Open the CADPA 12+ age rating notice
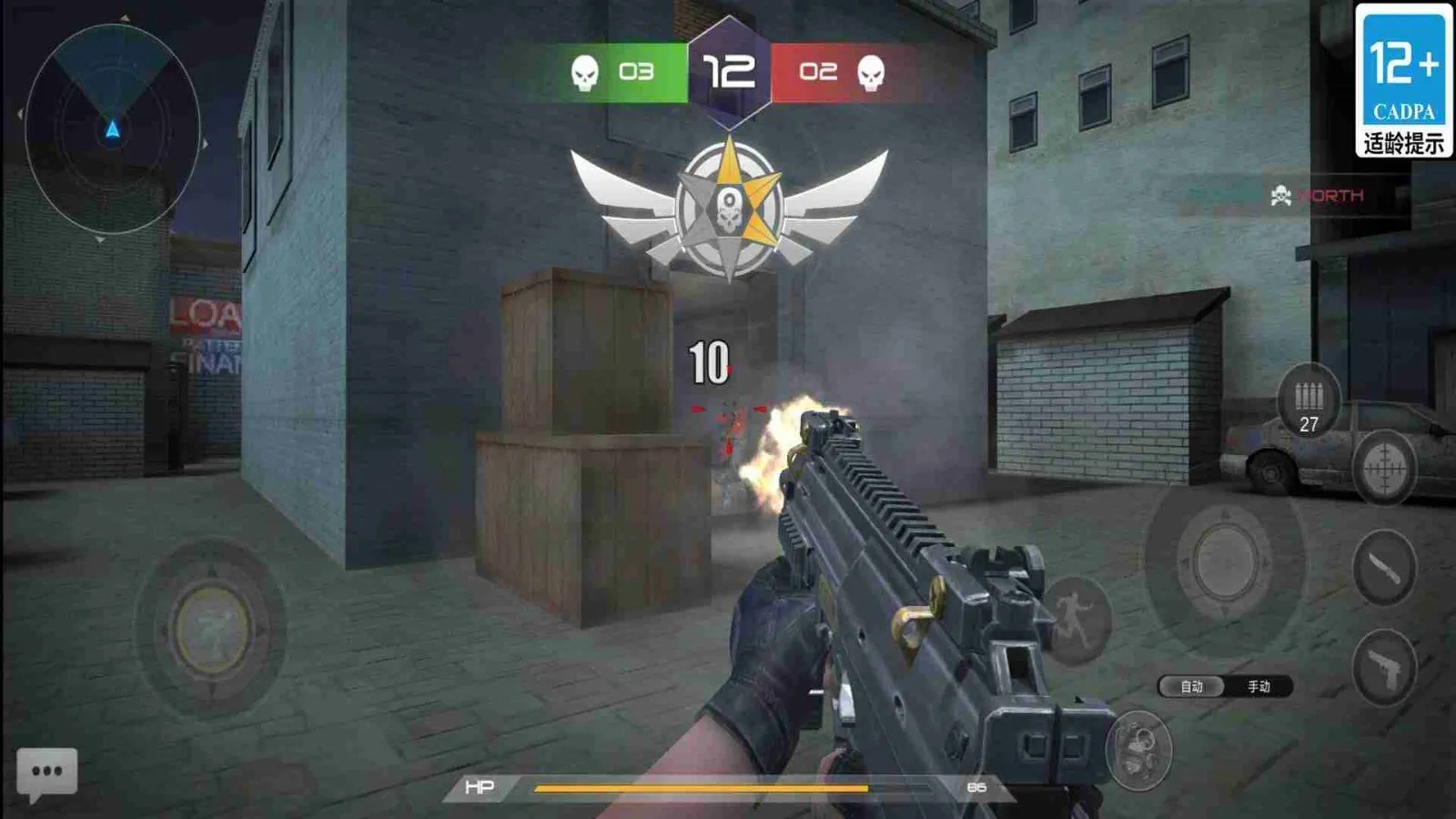This screenshot has height=819, width=1456. (1403, 80)
